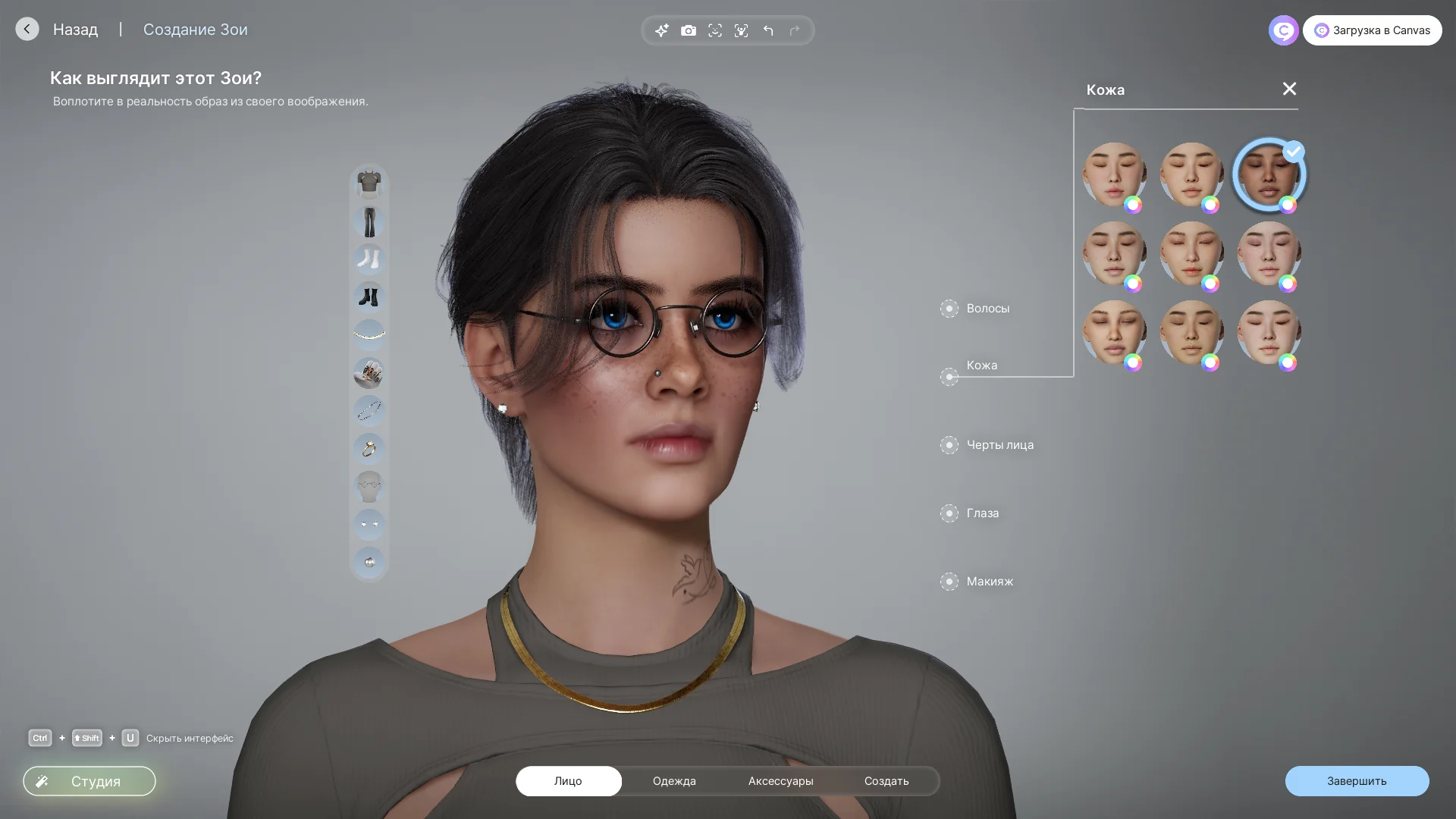1456x819 pixels.
Task: Select the black boots outfit slot
Action: pos(369,297)
